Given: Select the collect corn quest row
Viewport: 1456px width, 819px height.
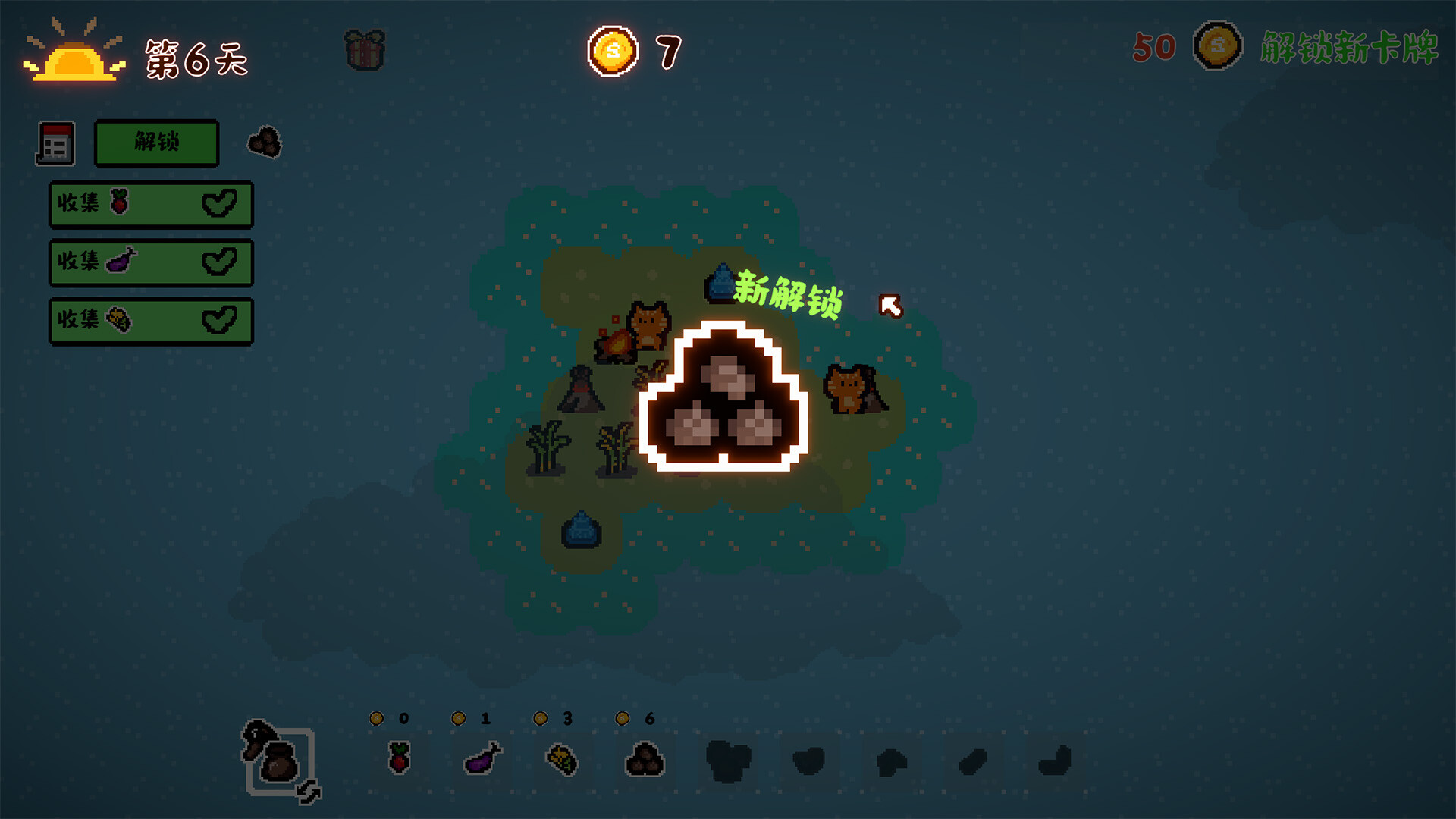Looking at the screenshot, I should point(151,321).
